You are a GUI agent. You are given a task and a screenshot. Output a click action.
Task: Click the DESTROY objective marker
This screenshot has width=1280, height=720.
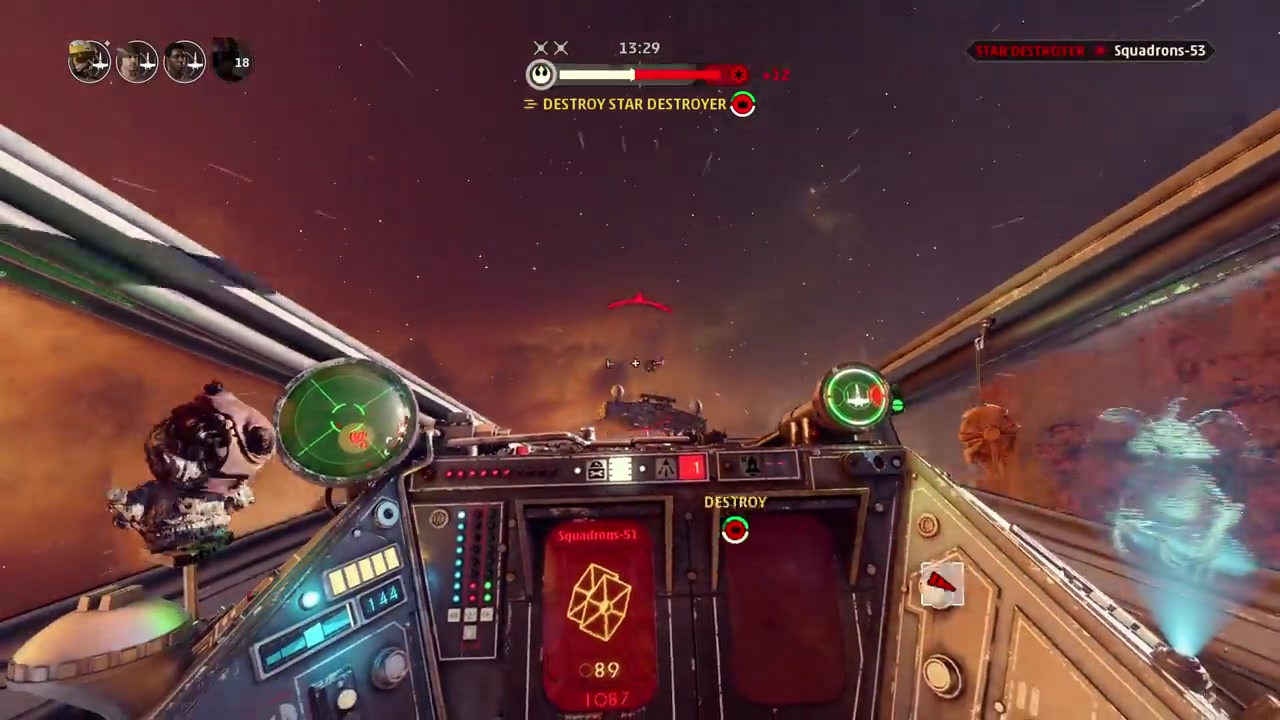click(x=735, y=528)
